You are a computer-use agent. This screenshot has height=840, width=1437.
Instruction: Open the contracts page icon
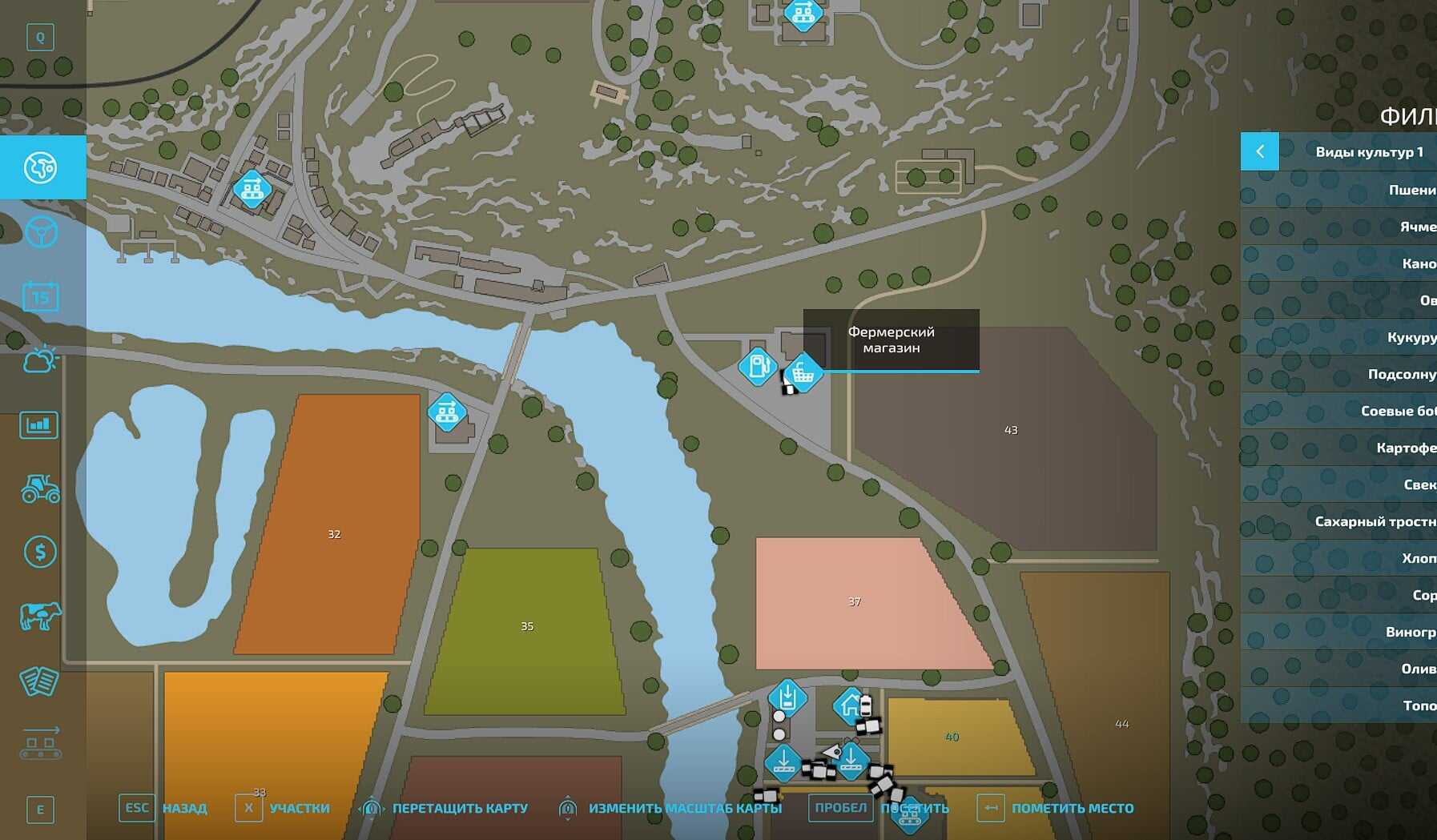(x=39, y=681)
